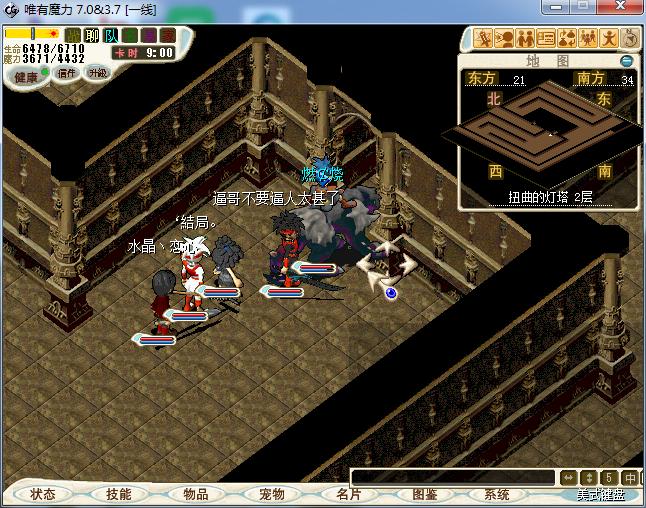Click the 升級 level-up button
This screenshot has width=646, height=508.
coord(97,73)
